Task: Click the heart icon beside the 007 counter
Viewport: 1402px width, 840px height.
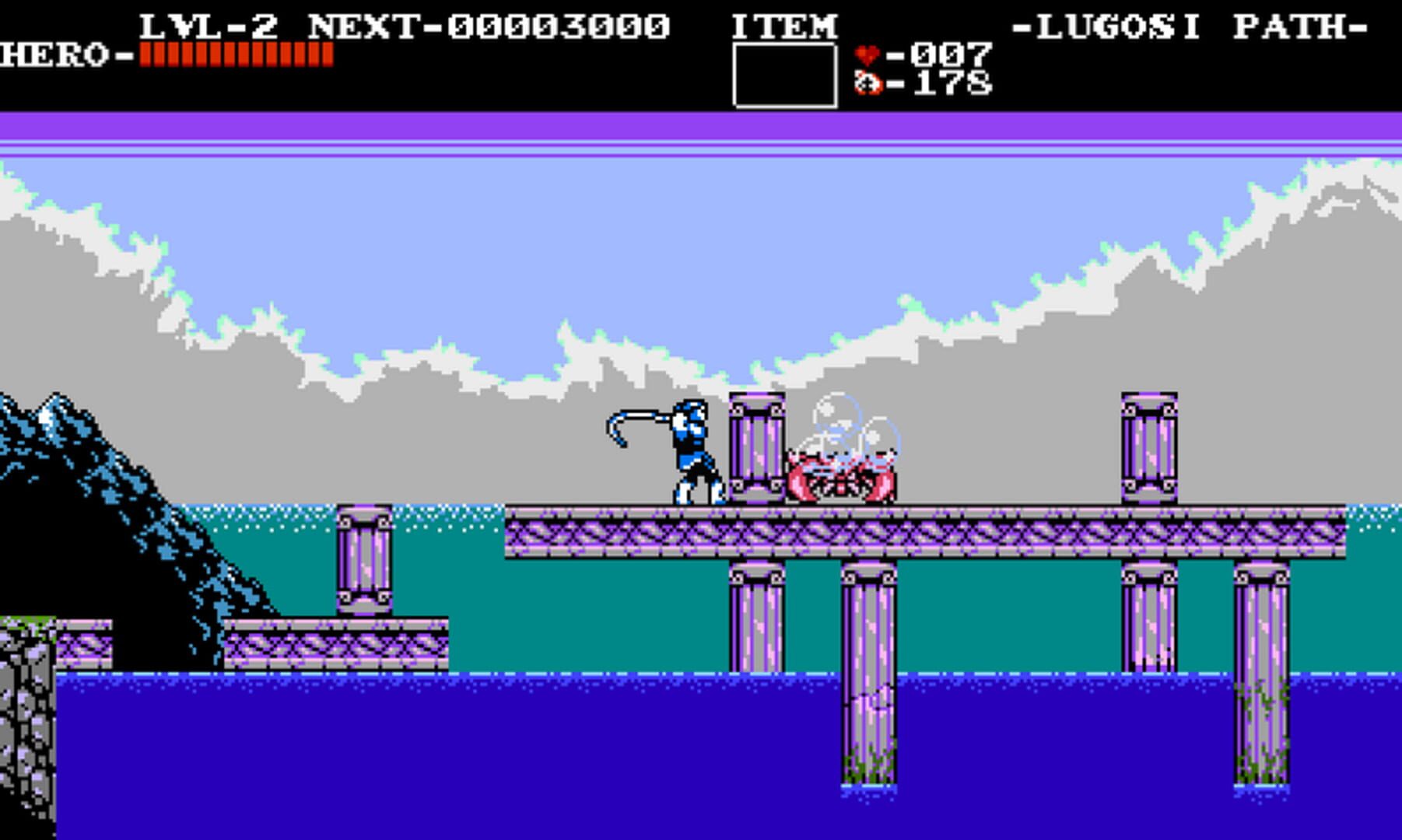Action: tap(866, 56)
